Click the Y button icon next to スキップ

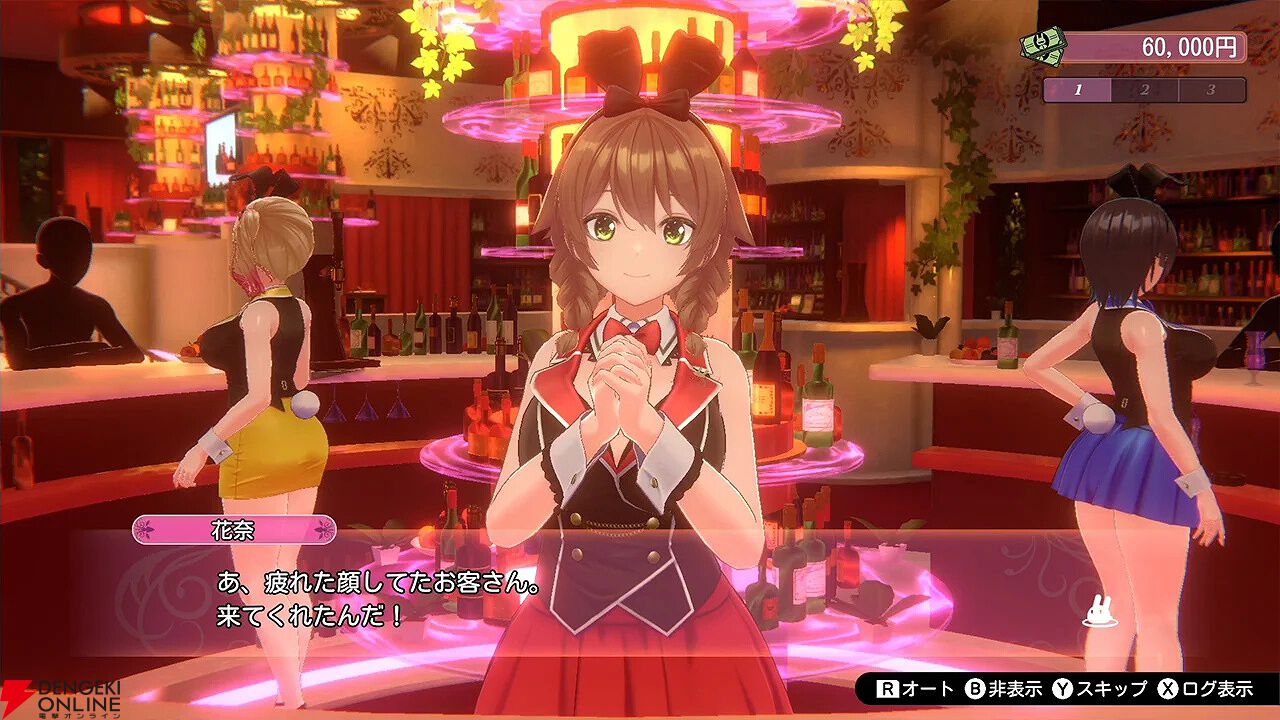pyautogui.click(x=1061, y=691)
